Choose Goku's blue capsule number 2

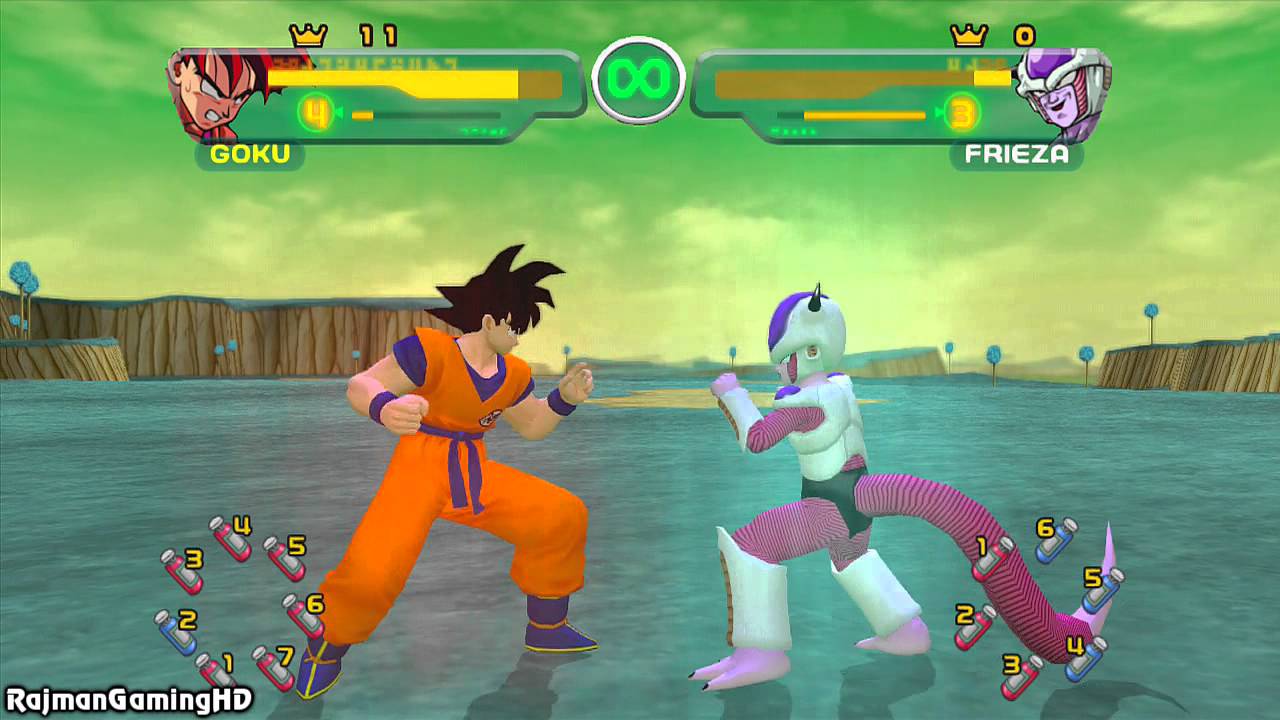177,631
